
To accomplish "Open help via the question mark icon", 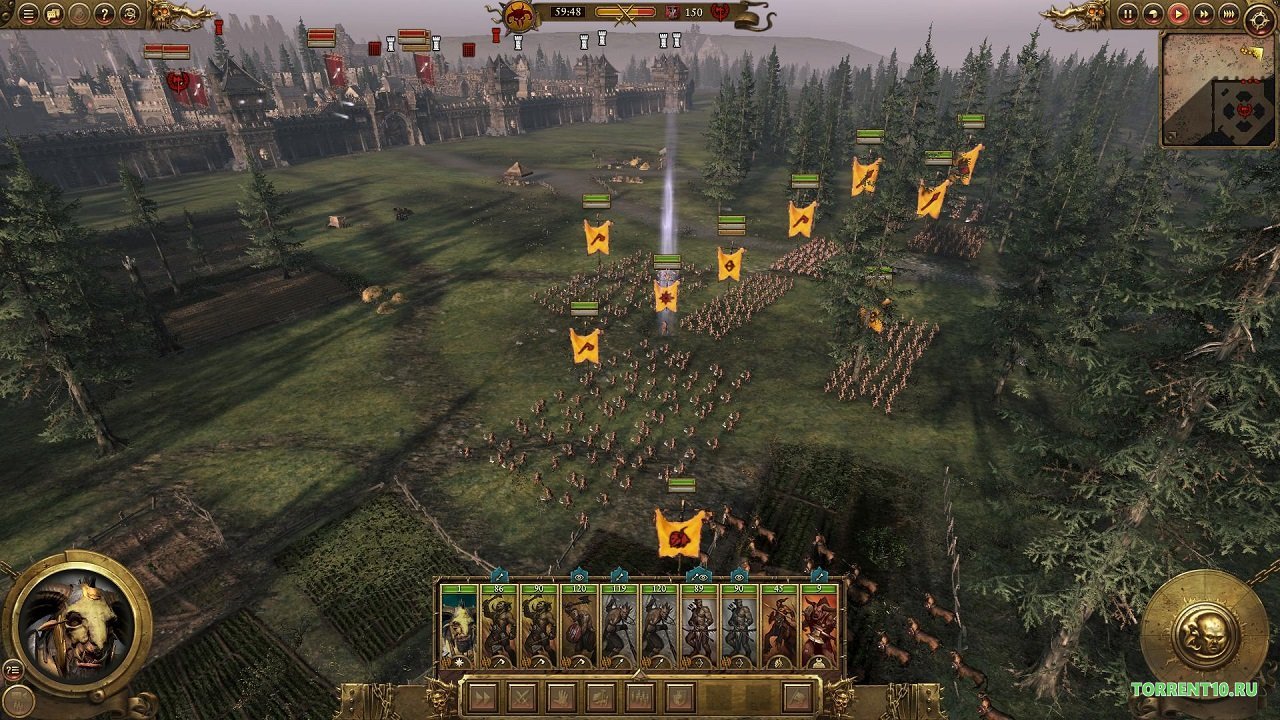I will pyautogui.click(x=104, y=14).
